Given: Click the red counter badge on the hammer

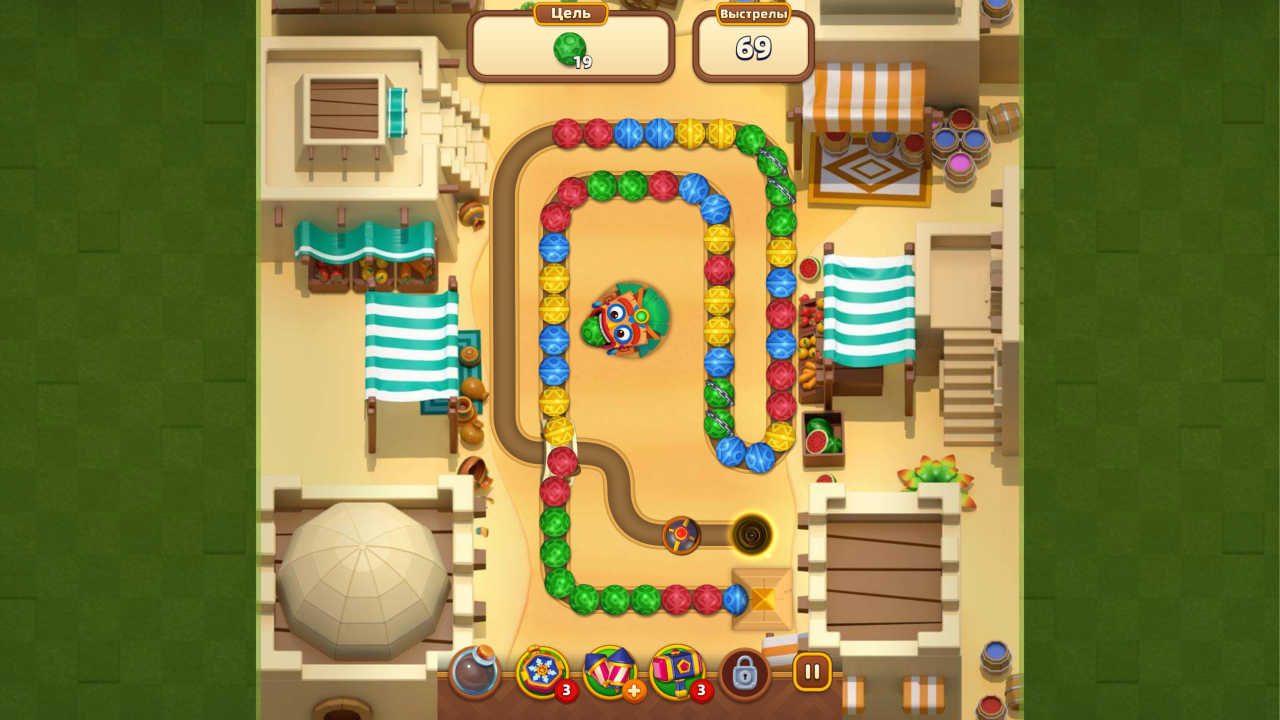Looking at the screenshot, I should (x=700, y=689).
